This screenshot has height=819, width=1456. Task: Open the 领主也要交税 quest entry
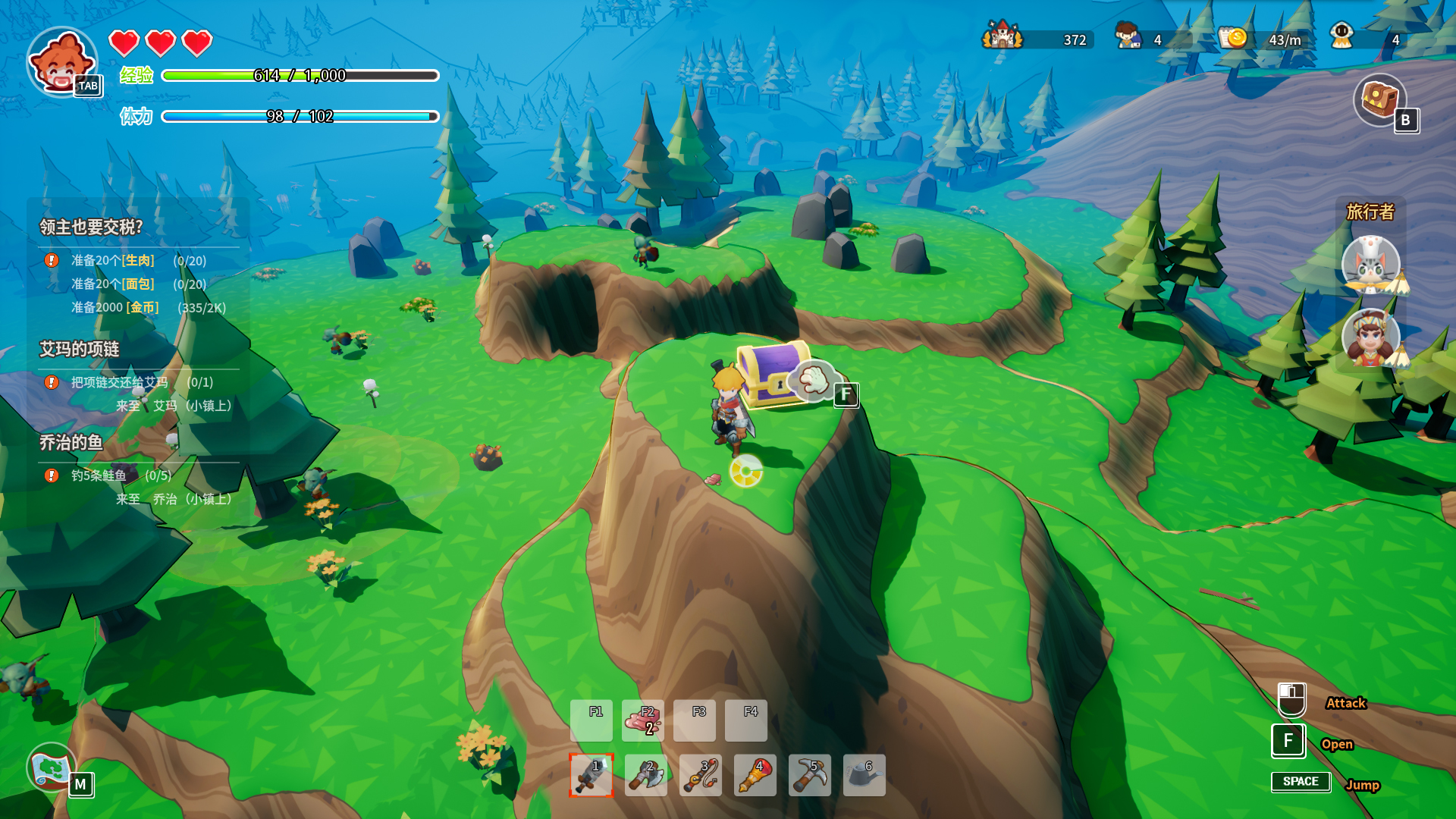tap(91, 227)
